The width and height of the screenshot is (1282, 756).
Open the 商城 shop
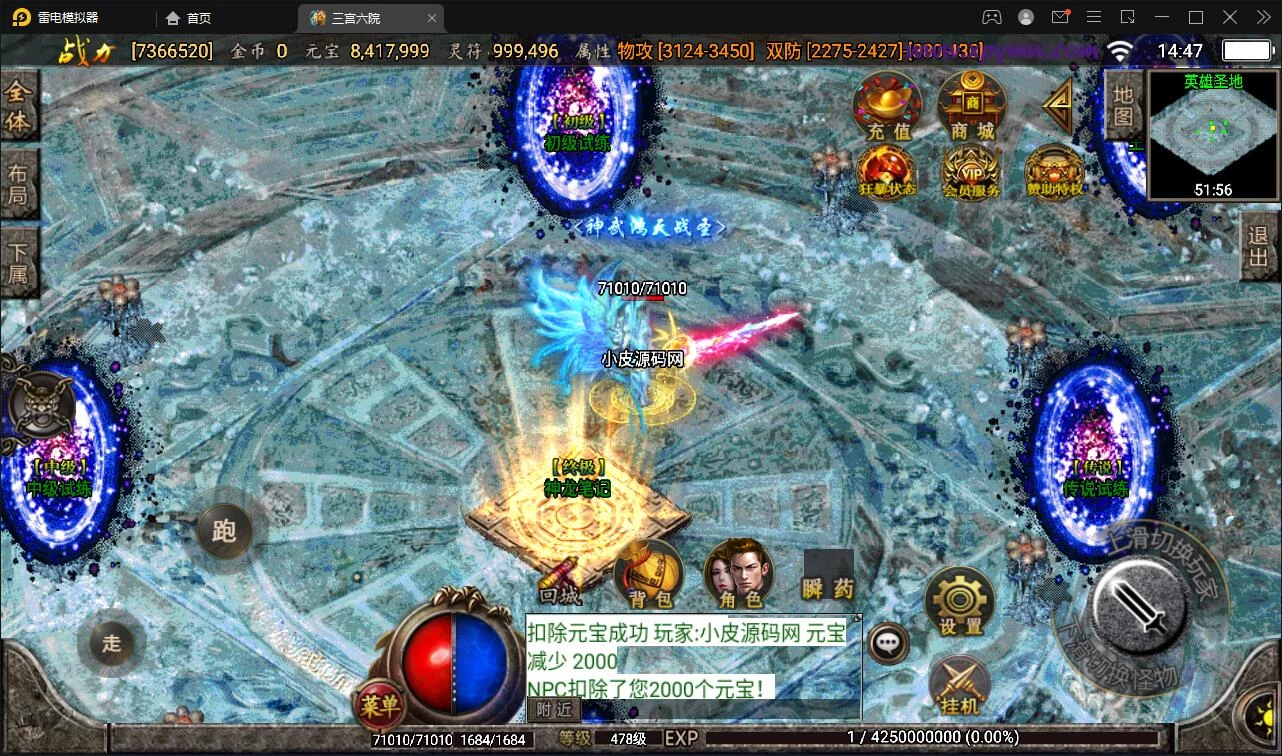(x=971, y=105)
